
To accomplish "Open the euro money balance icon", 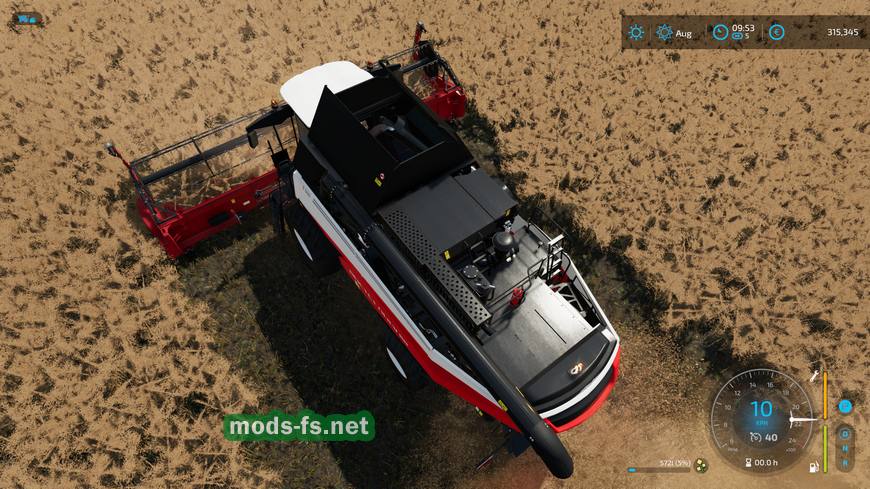I will 777,32.
